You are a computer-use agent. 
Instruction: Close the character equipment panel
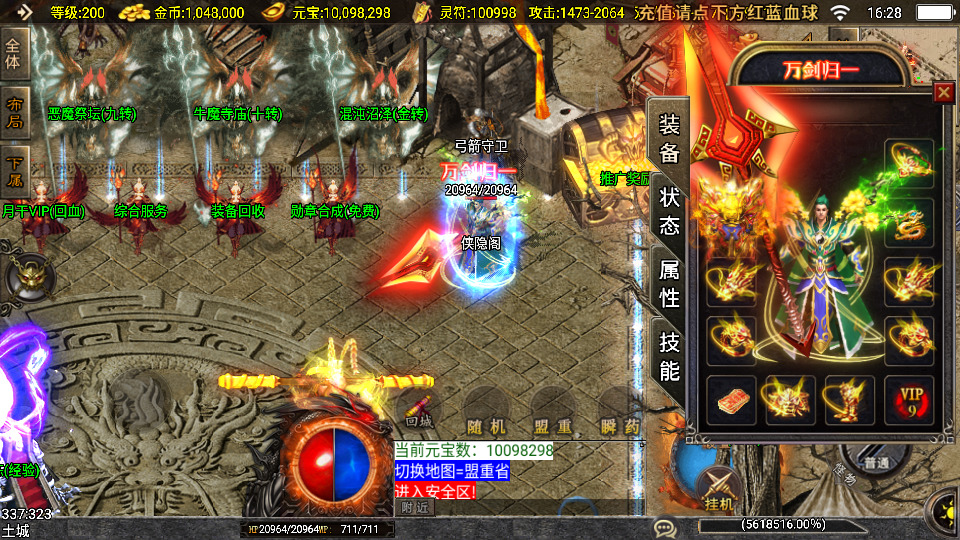[943, 93]
